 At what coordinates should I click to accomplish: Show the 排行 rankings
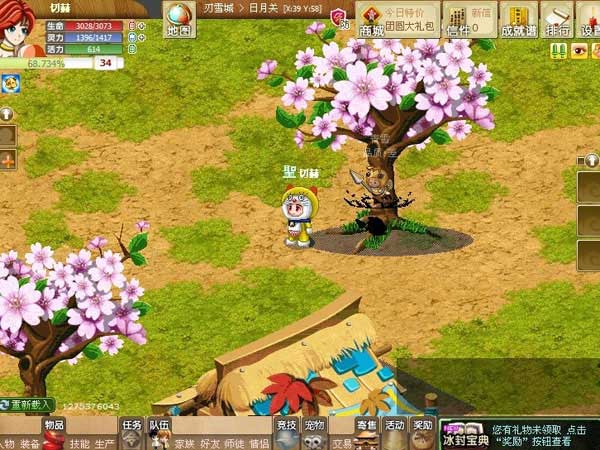tap(556, 19)
